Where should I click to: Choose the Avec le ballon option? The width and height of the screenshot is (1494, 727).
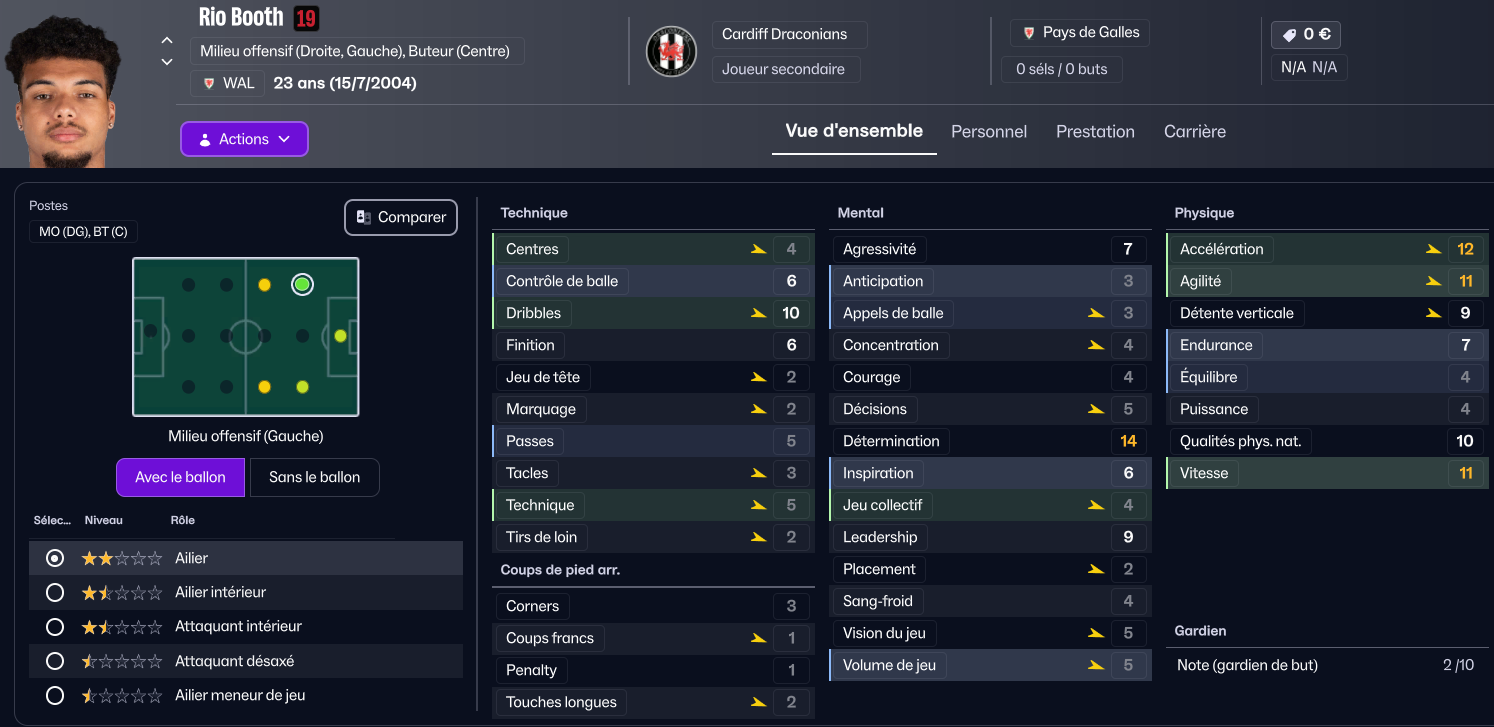point(180,477)
